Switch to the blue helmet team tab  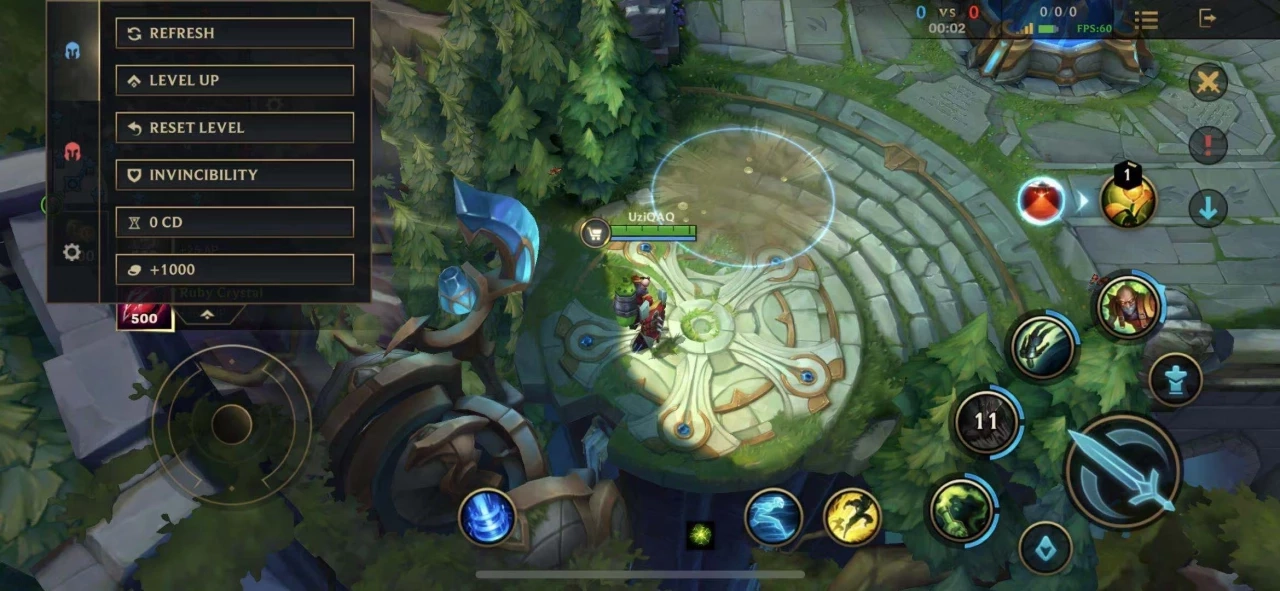click(72, 51)
